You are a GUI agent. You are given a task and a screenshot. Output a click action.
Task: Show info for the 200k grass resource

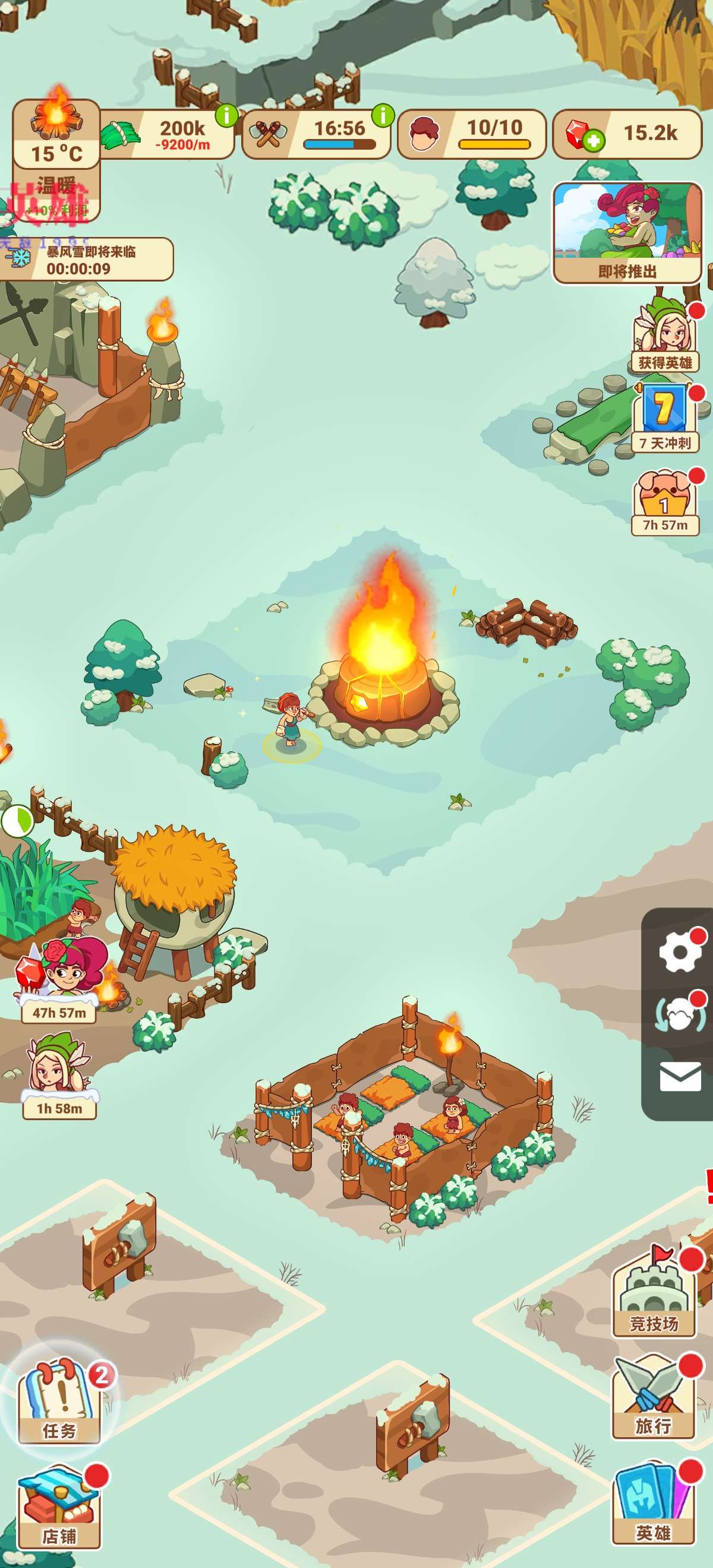tap(226, 115)
